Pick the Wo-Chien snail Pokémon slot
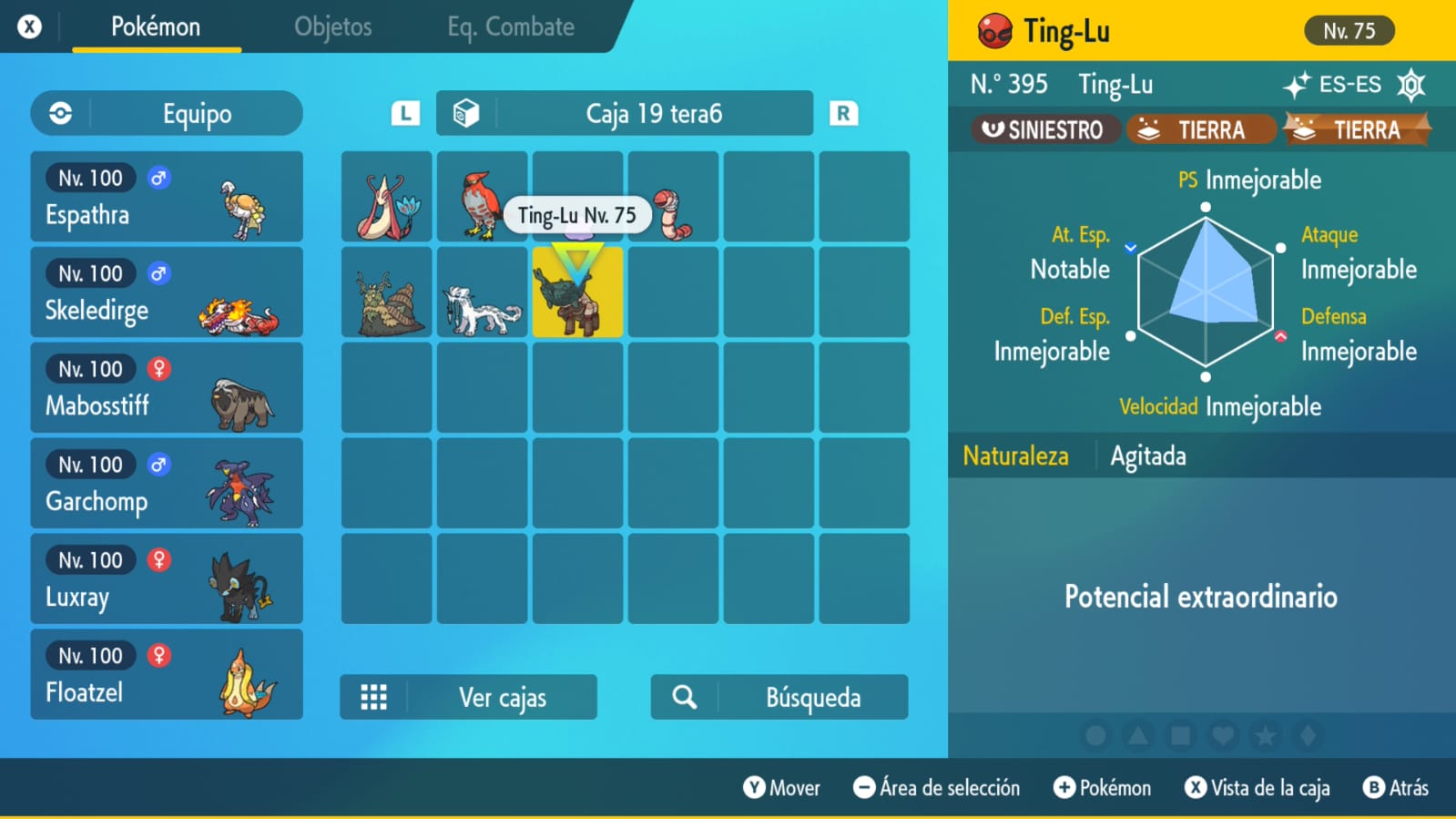Image resolution: width=1456 pixels, height=819 pixels. pos(387,292)
